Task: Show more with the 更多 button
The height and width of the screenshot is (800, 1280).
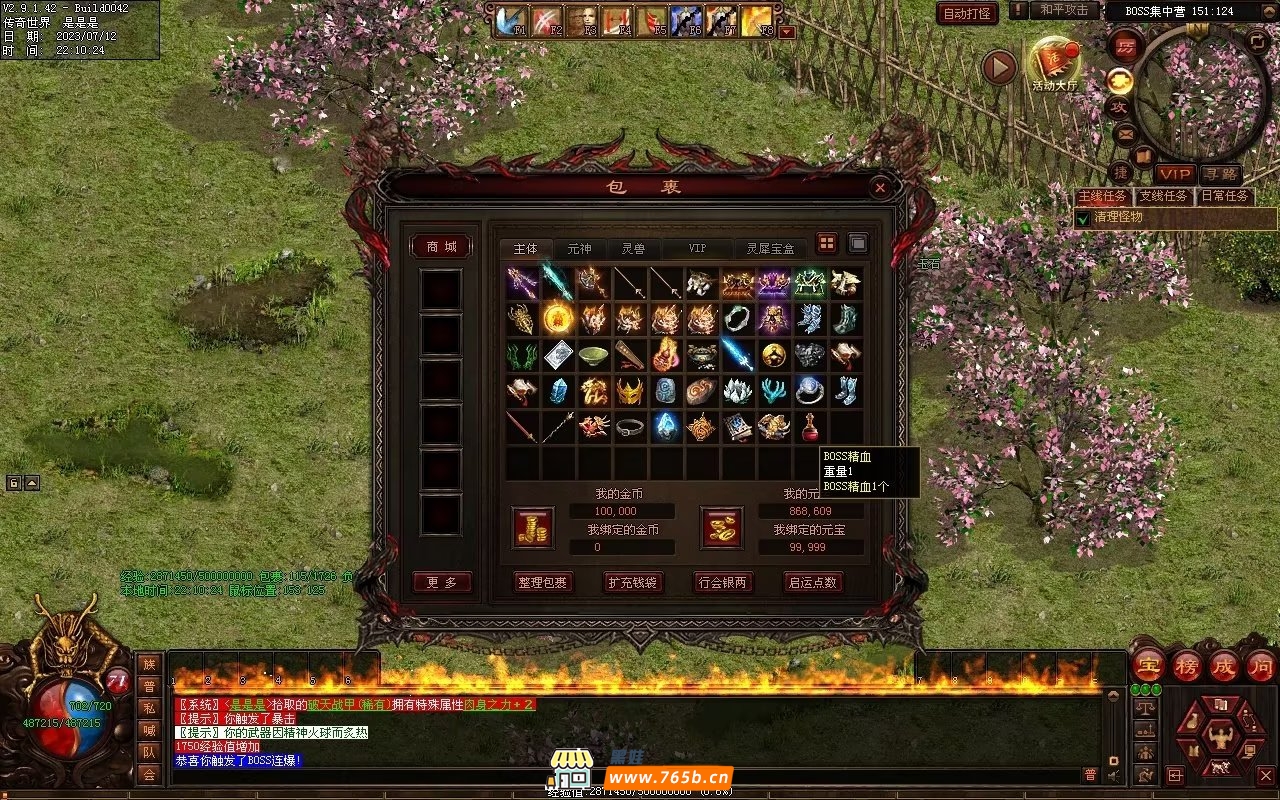Action: click(441, 582)
